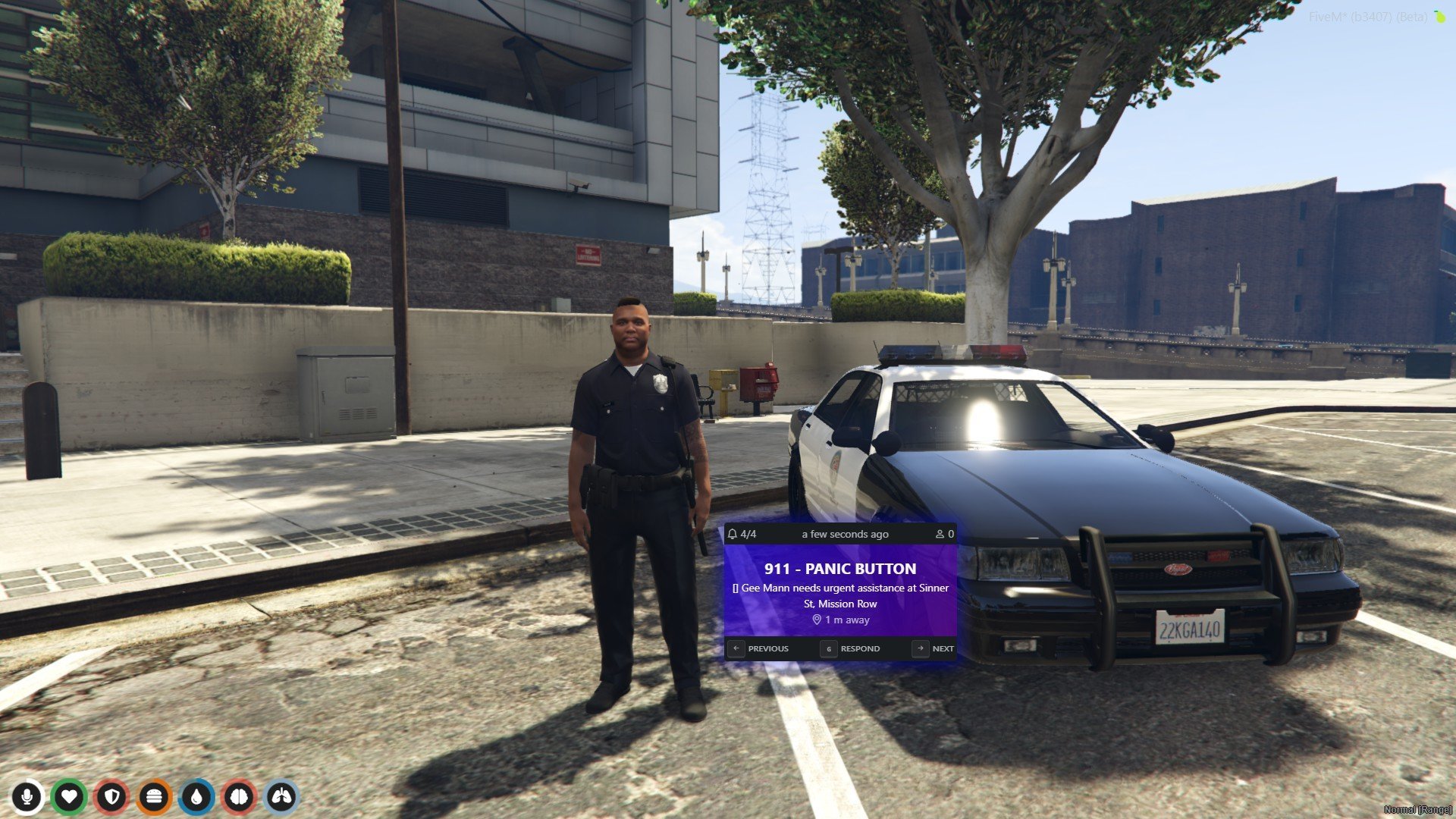Respond to the 911 panic button call
1456x819 pixels.
point(851,648)
